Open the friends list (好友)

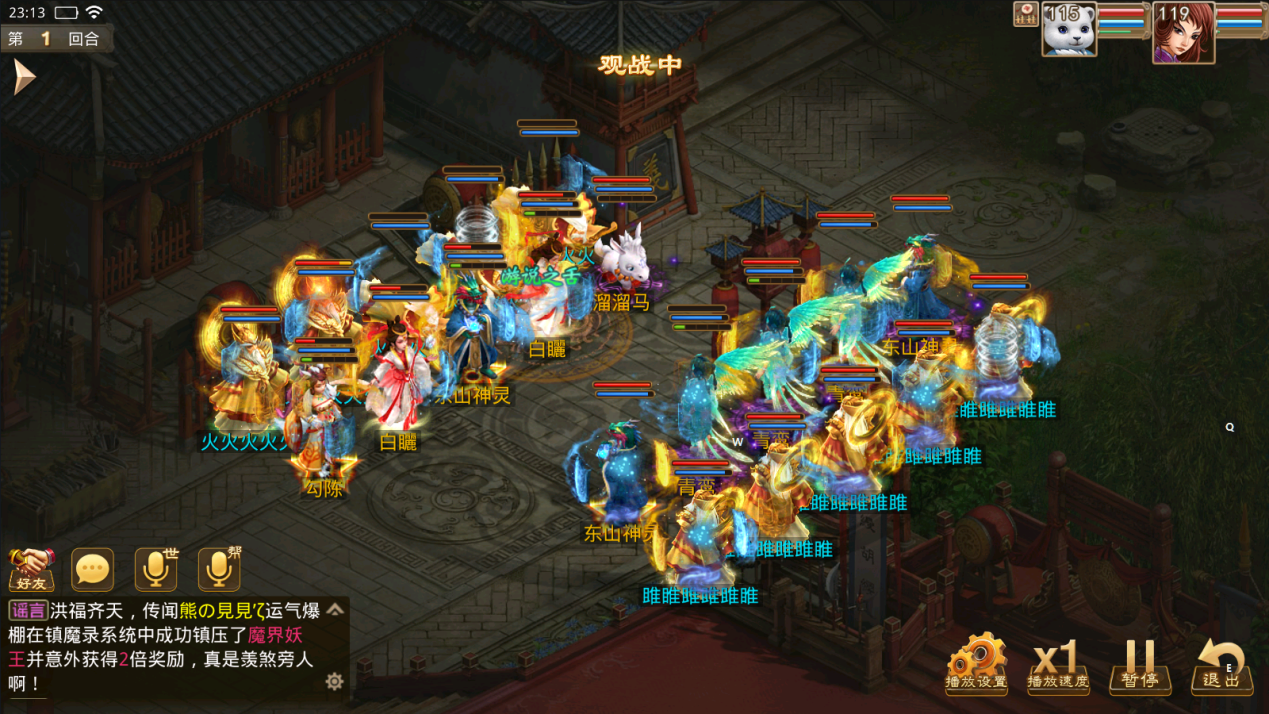click(x=32, y=569)
